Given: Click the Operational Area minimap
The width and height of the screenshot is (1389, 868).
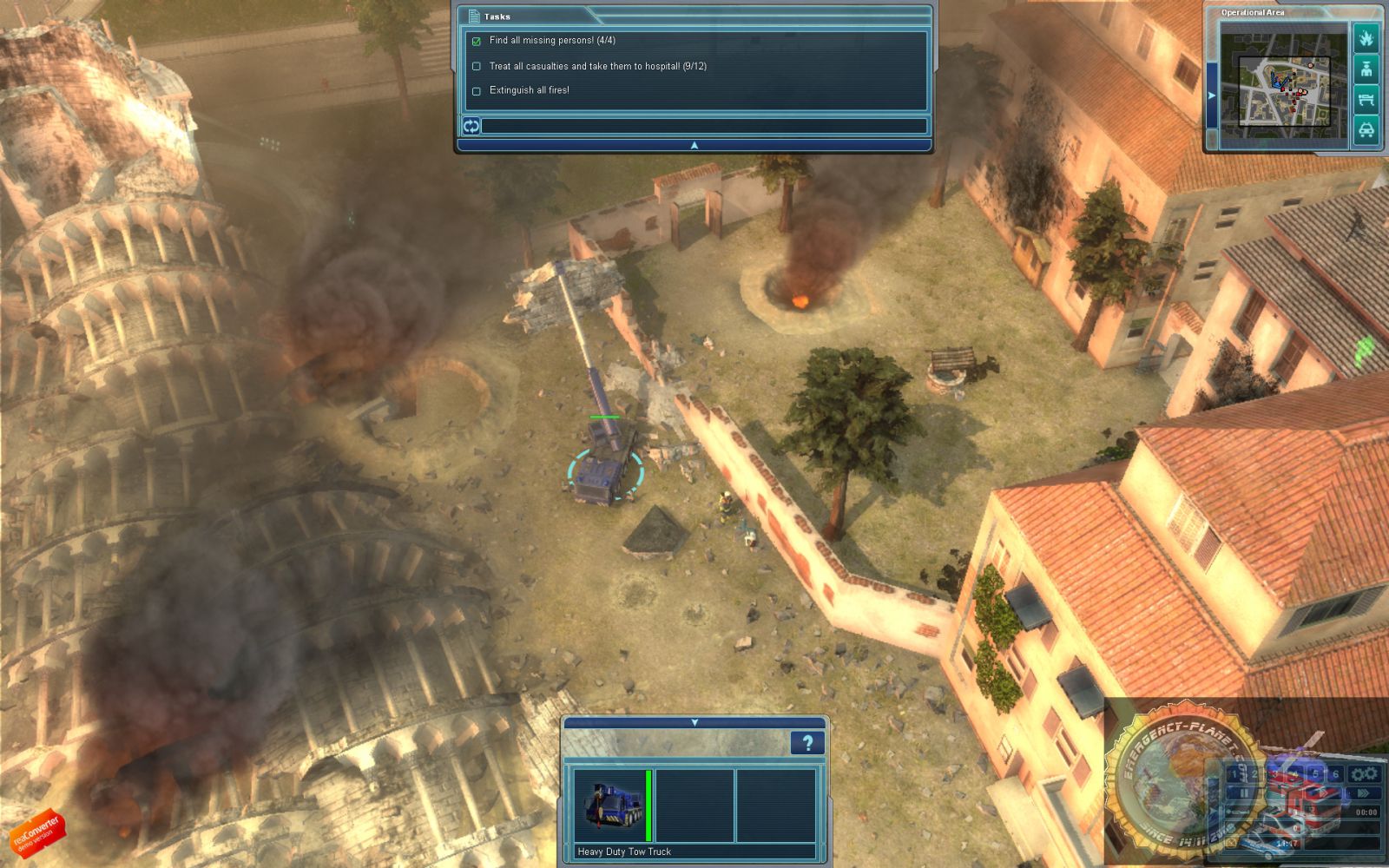Looking at the screenshot, I should pos(1284,83).
